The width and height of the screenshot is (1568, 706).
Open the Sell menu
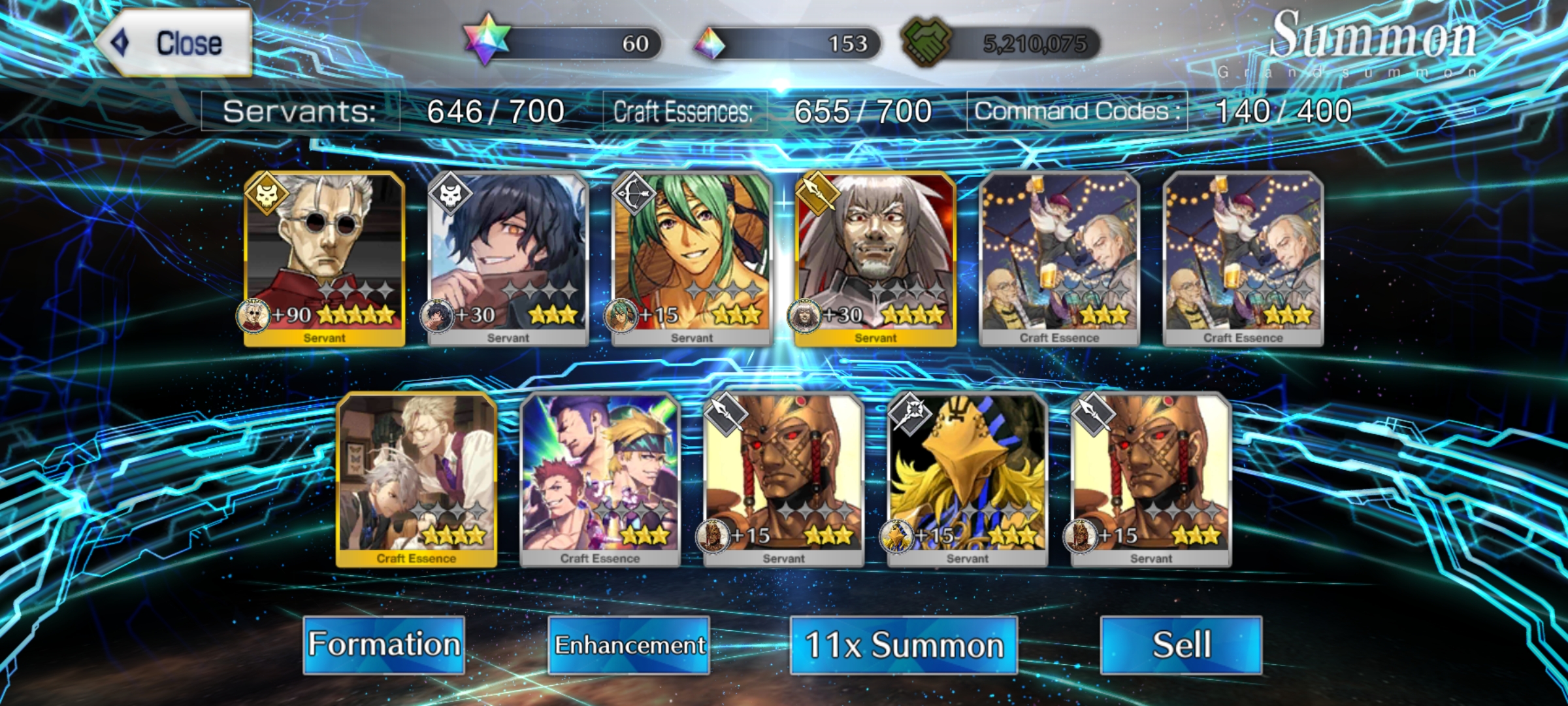coord(1181,645)
